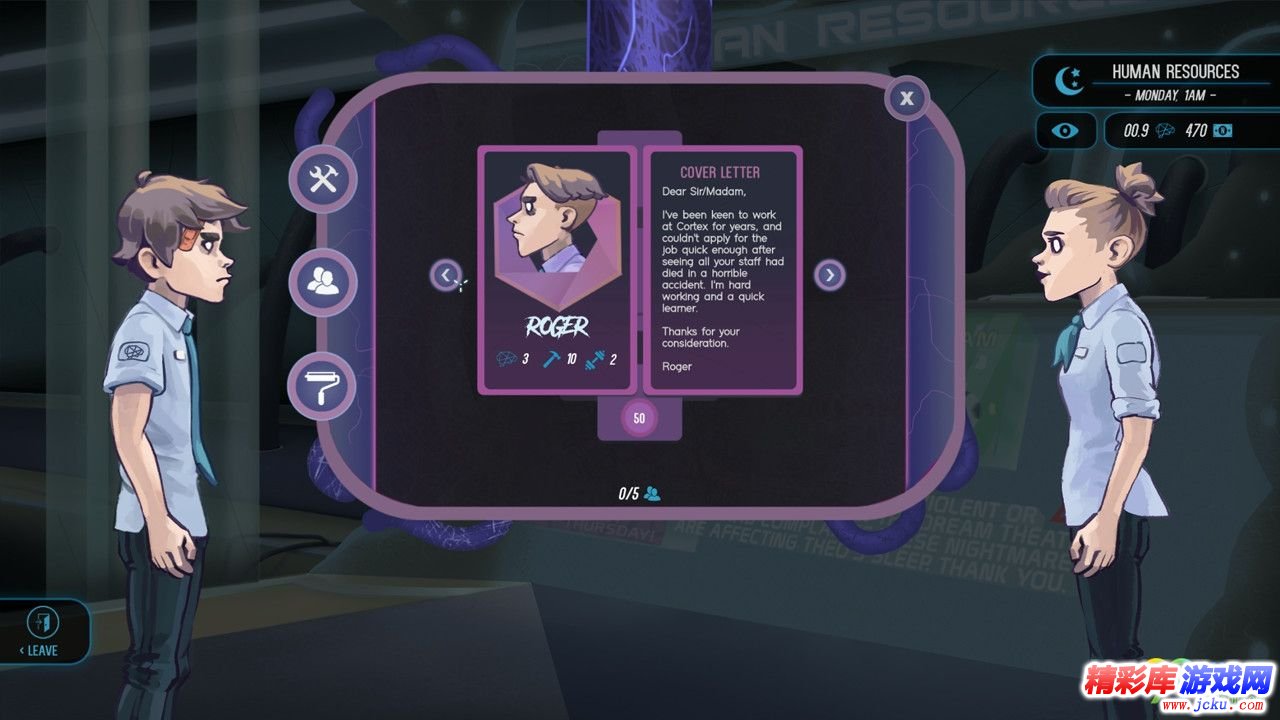Screen dimensions: 1280x720
Task: Select Roger's applicant portrait card
Action: [x=556, y=270]
